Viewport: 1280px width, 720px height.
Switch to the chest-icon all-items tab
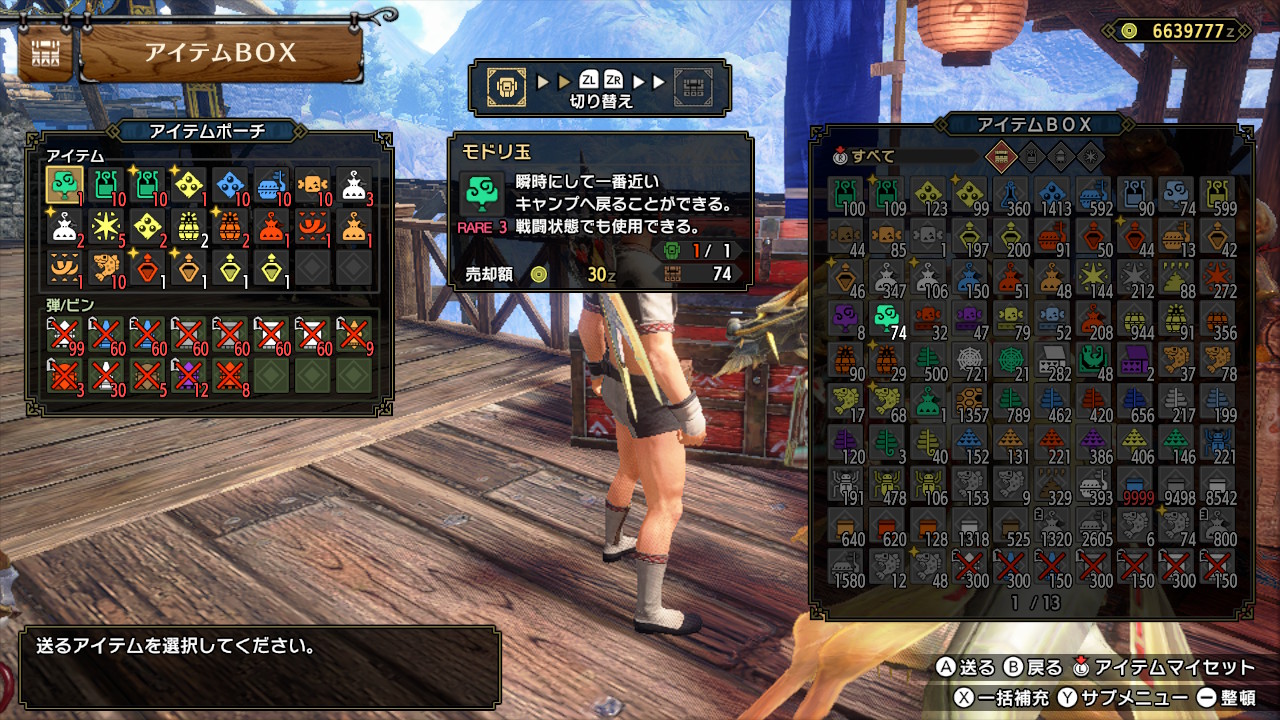[x=999, y=156]
